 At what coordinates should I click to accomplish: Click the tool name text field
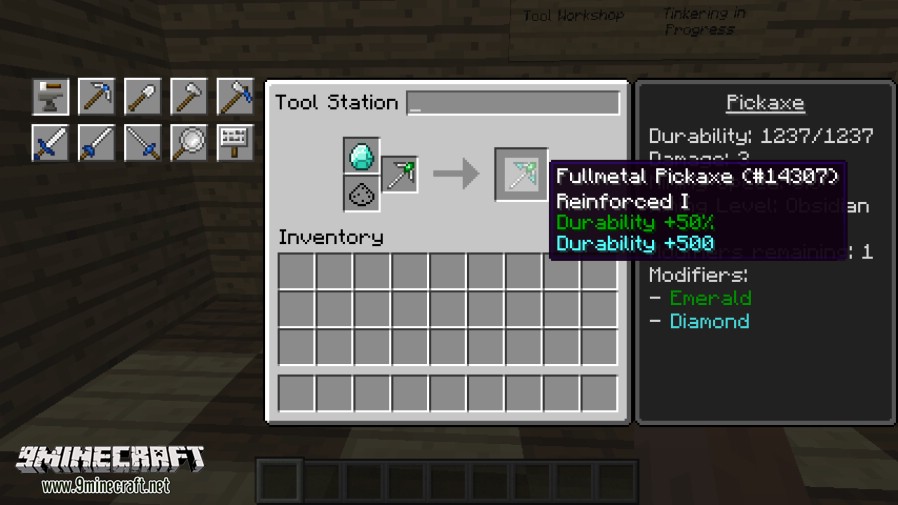(513, 103)
